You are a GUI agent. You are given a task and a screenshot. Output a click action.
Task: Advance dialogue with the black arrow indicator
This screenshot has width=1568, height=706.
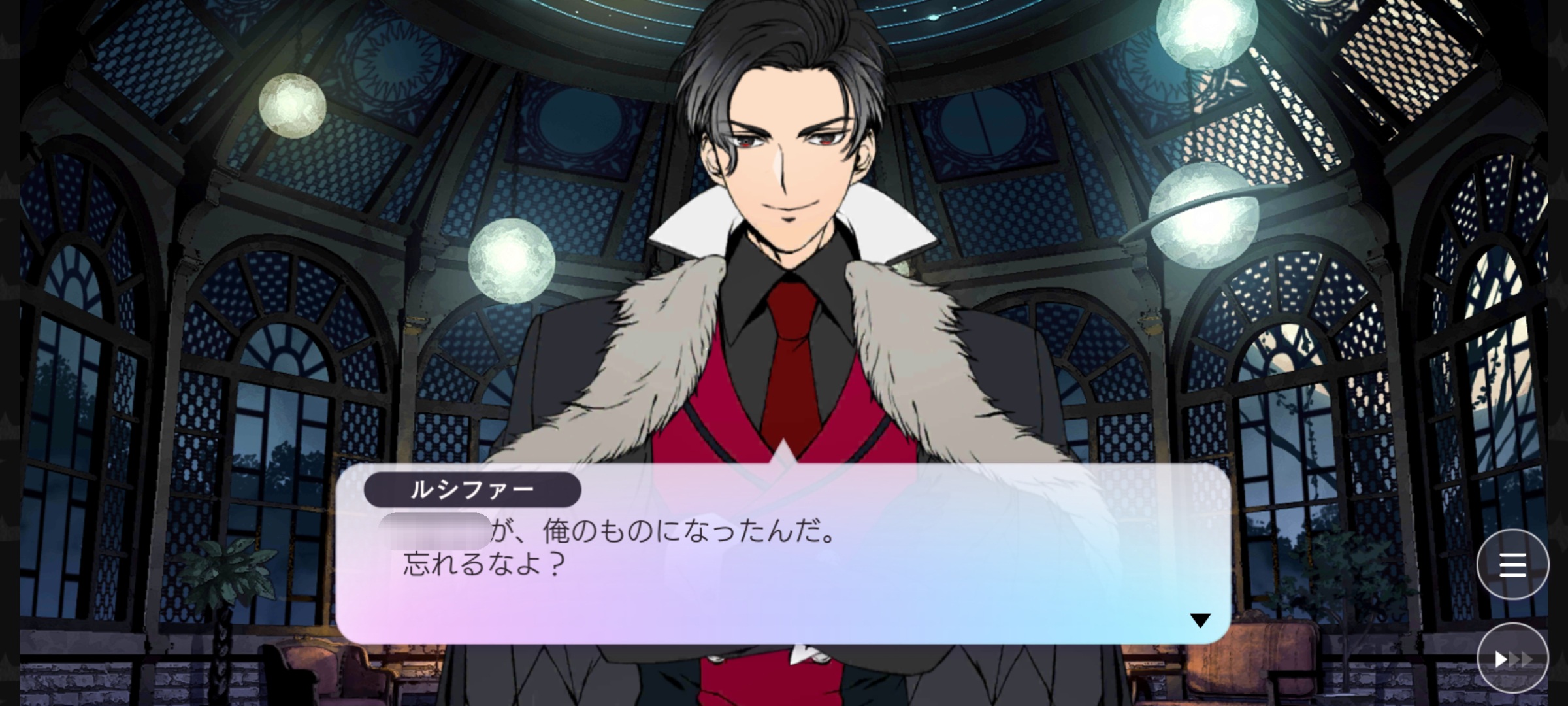pos(1200,620)
